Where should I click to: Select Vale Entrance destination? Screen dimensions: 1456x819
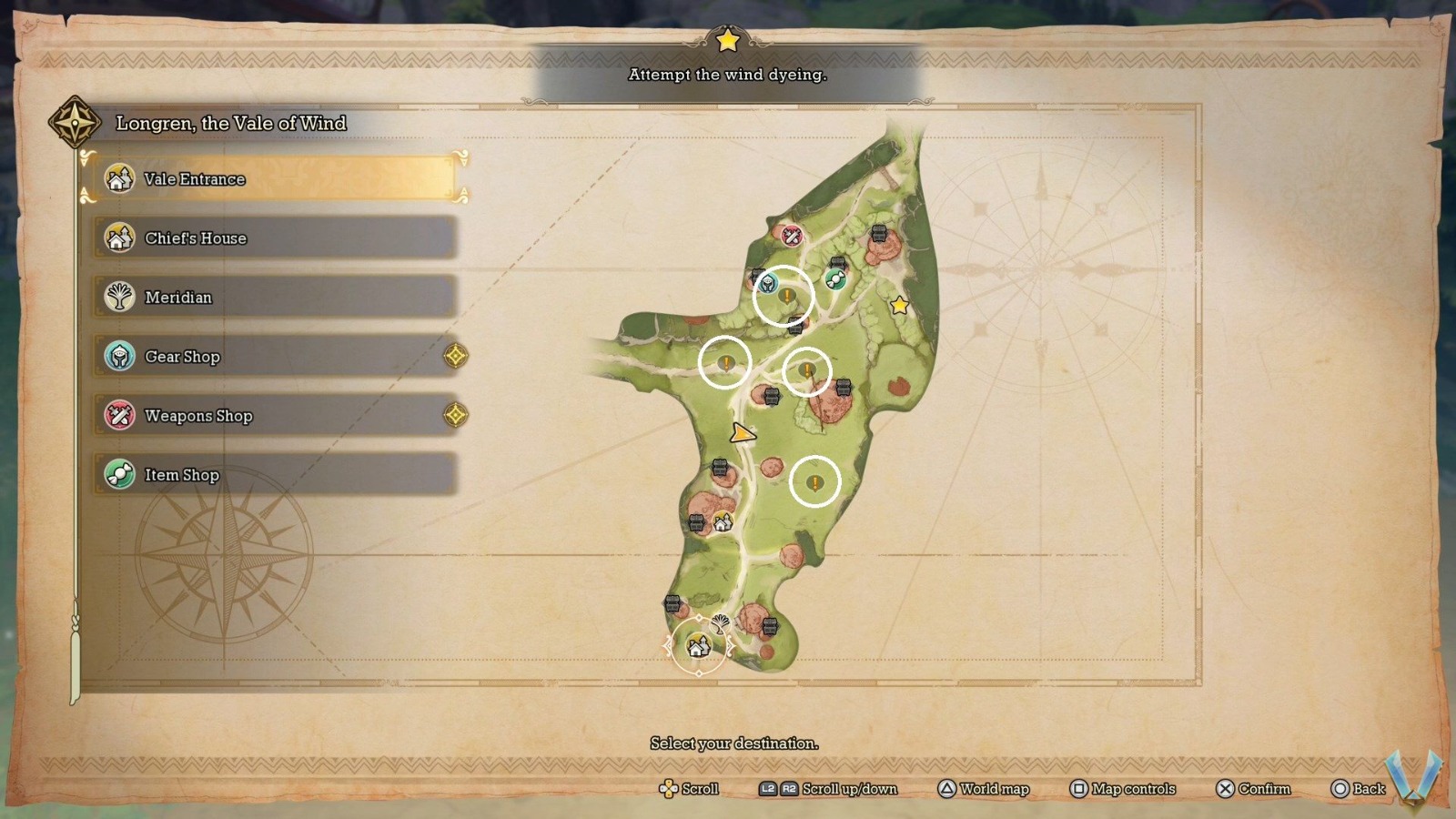(x=273, y=179)
